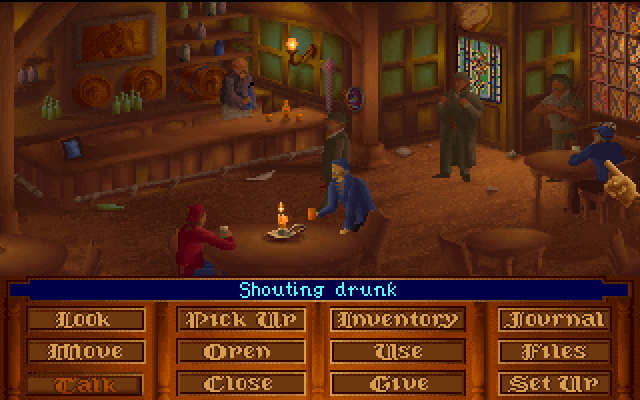The width and height of the screenshot is (640, 400).
Task: Open the Journal
Action: [556, 320]
